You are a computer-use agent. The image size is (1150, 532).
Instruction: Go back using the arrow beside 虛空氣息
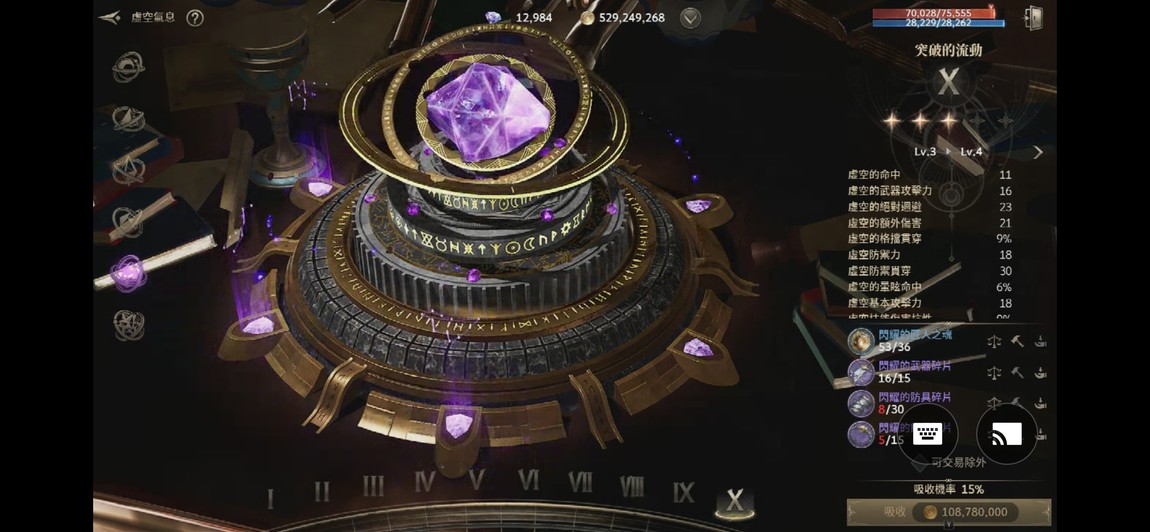[x=110, y=18]
